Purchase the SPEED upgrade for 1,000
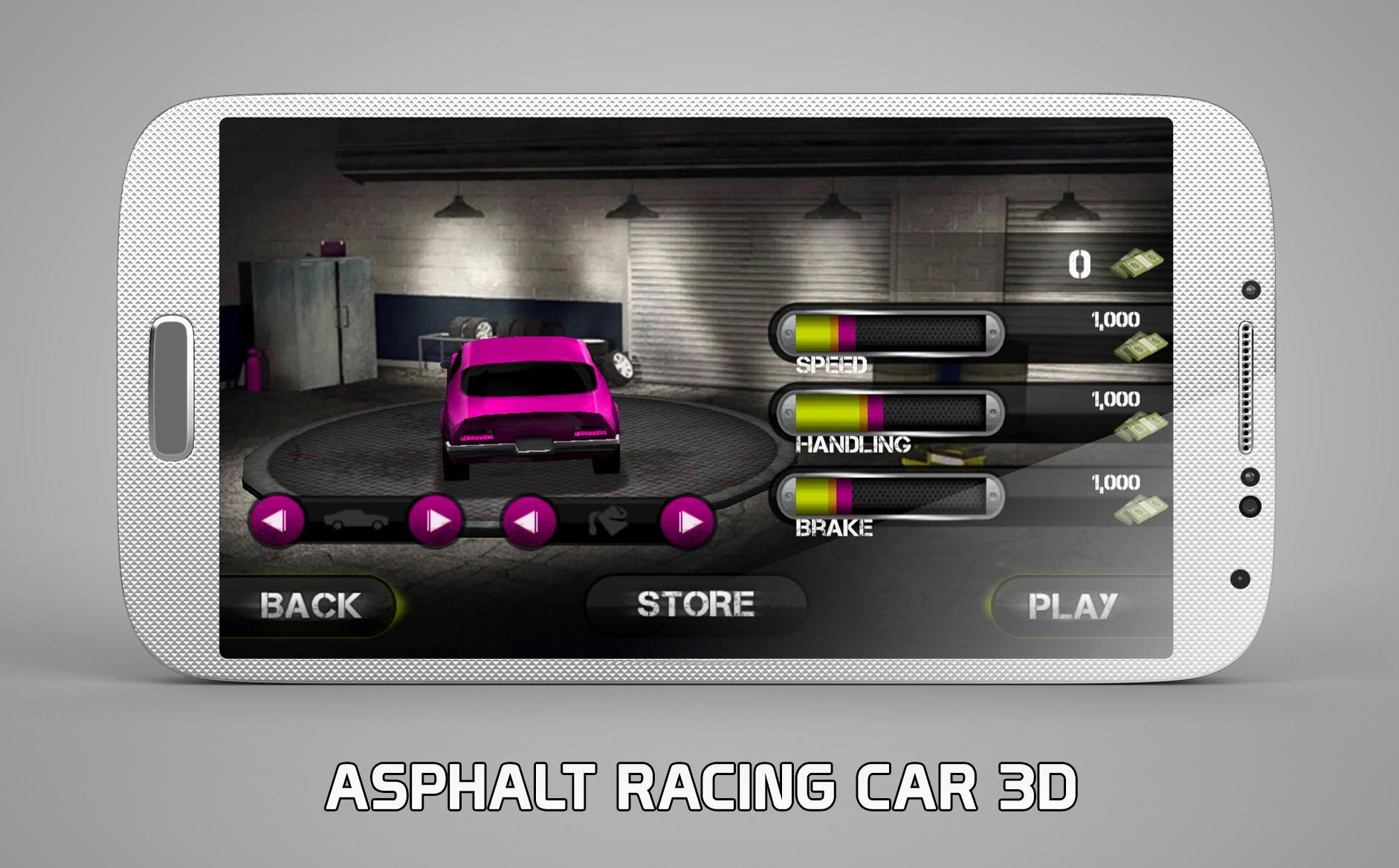 1115,320
